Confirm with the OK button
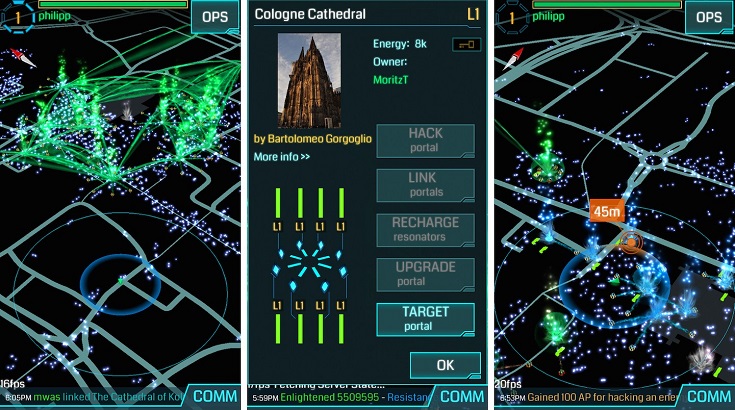735x410 pixels. pos(445,365)
